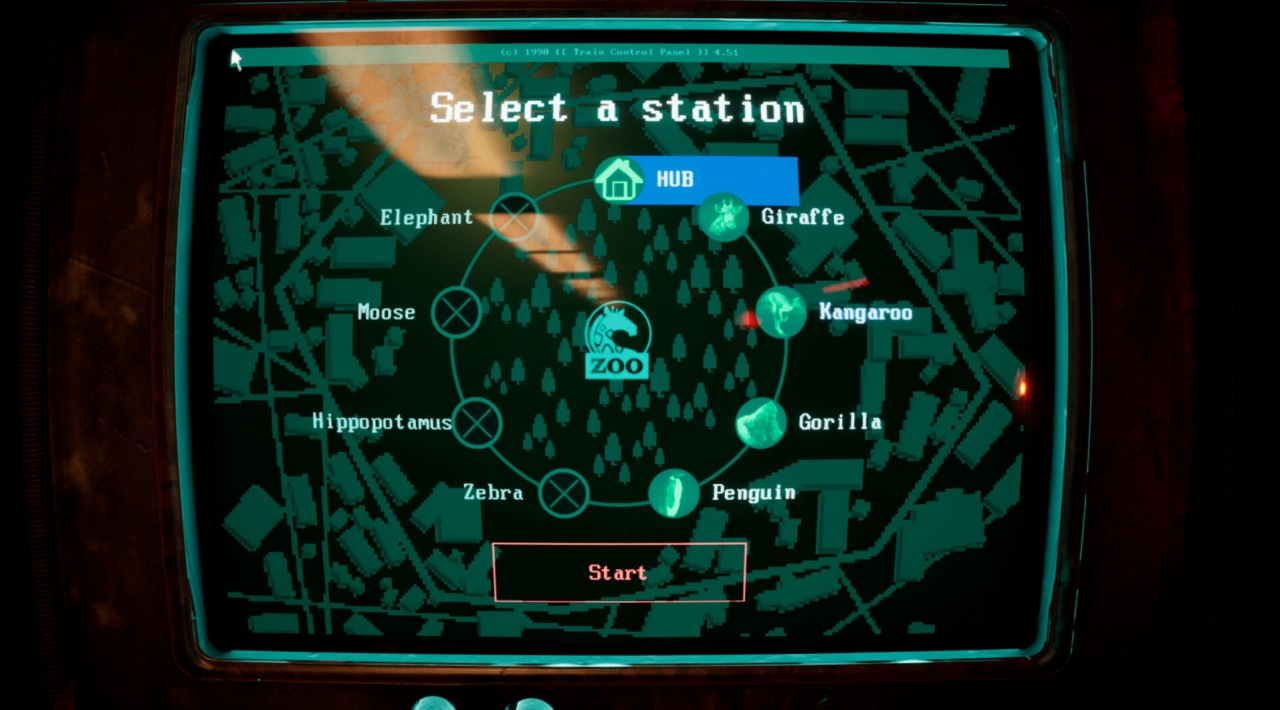The height and width of the screenshot is (710, 1280).
Task: Click the Start button
Action: coord(619,573)
